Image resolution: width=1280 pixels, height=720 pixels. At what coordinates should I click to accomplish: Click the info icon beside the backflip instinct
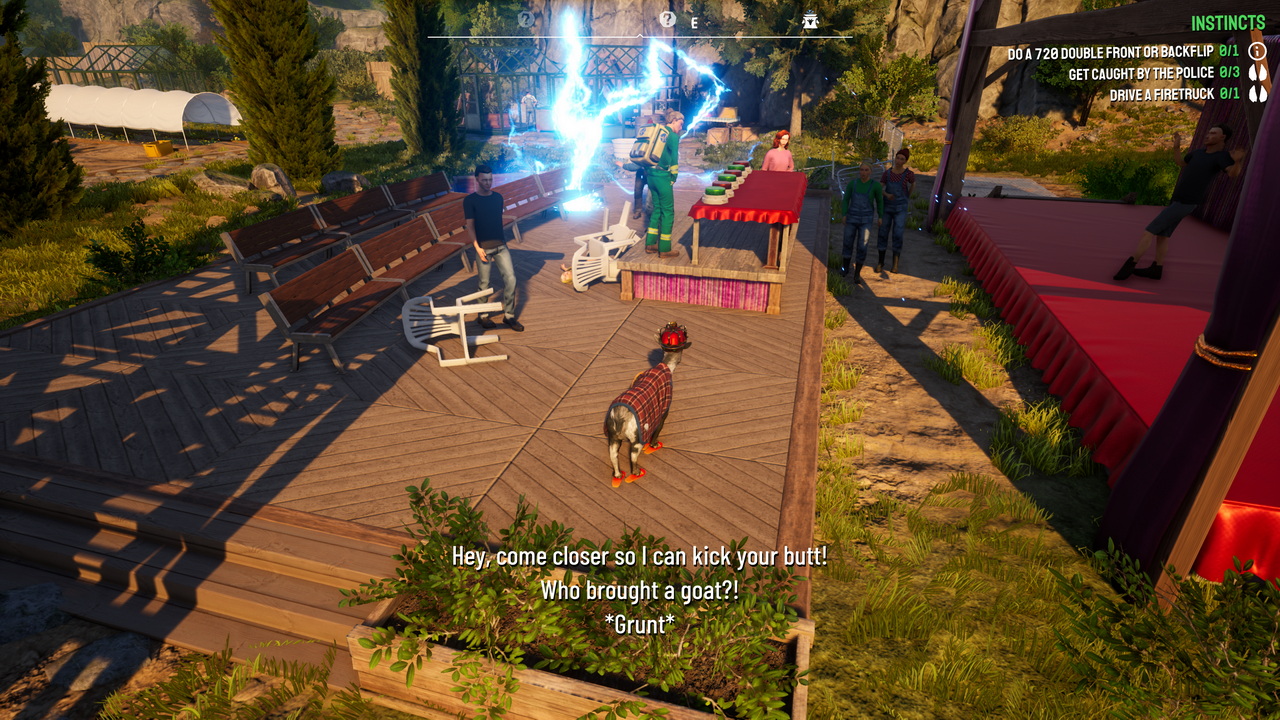1258,51
